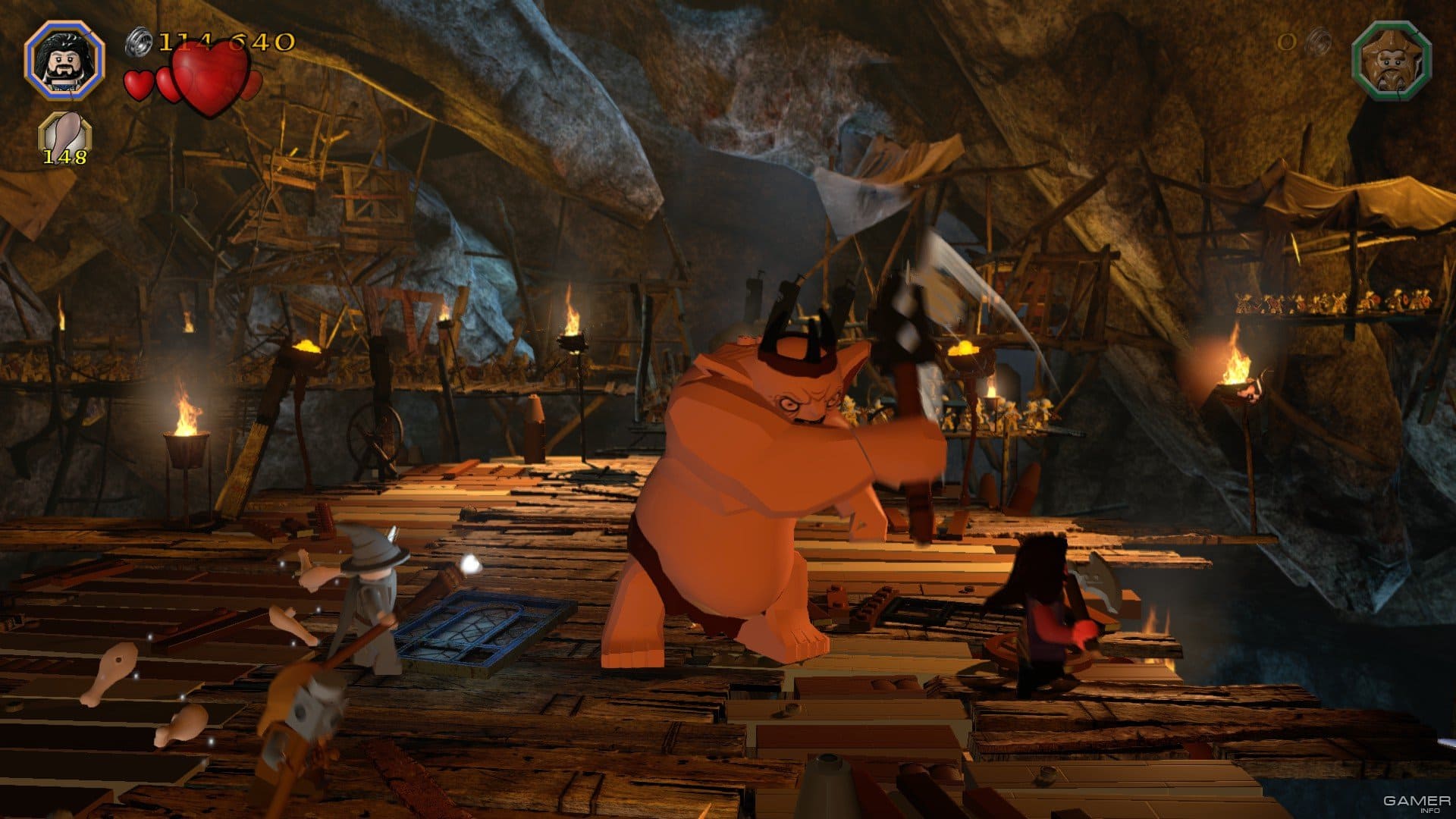This screenshot has width=1456, height=819.
Task: Select player one's Thorin character portrait
Action: (x=64, y=61)
